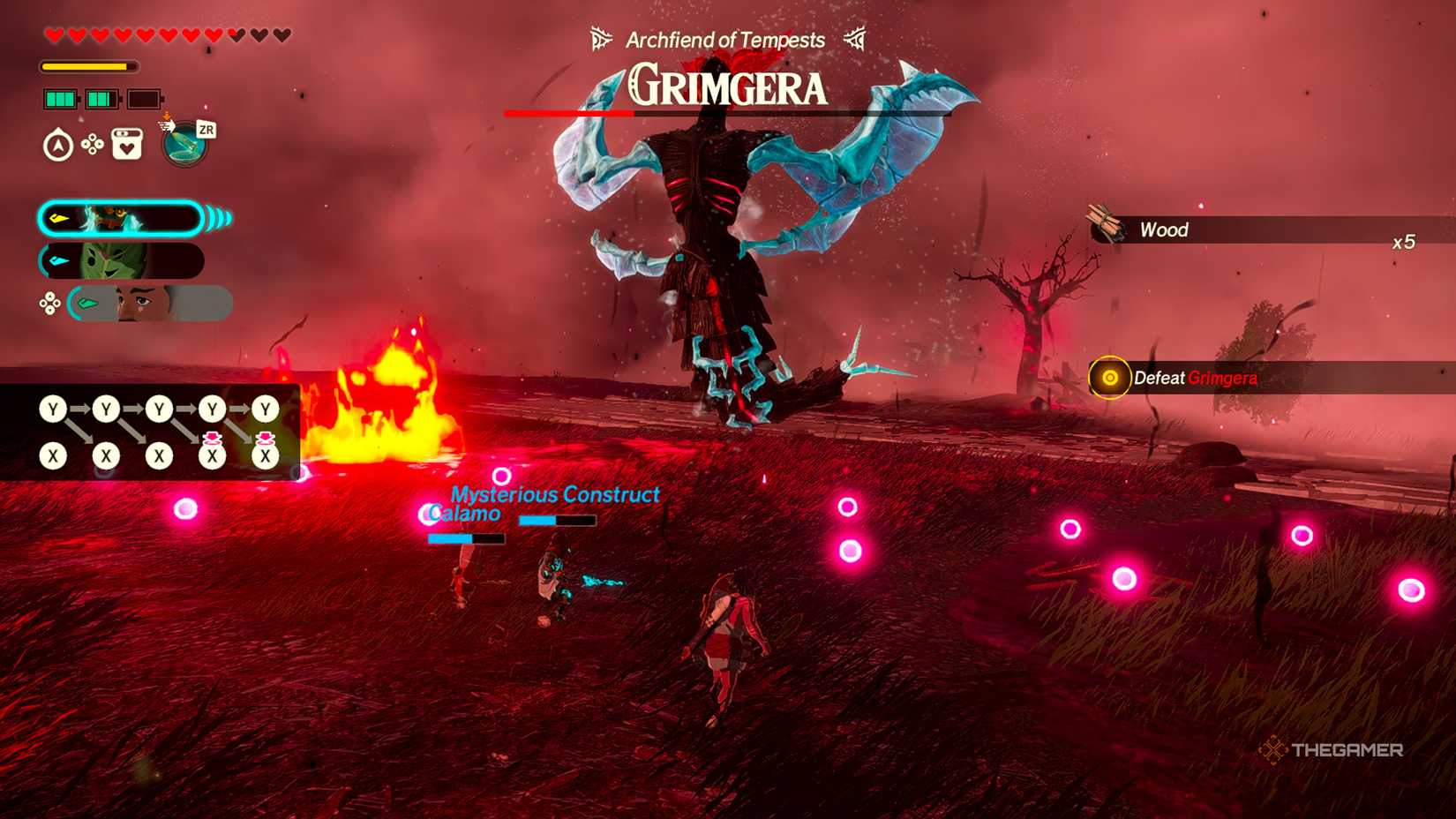This screenshot has width=1456, height=819.
Task: Select the Grimgera boss title banner
Action: [725, 86]
